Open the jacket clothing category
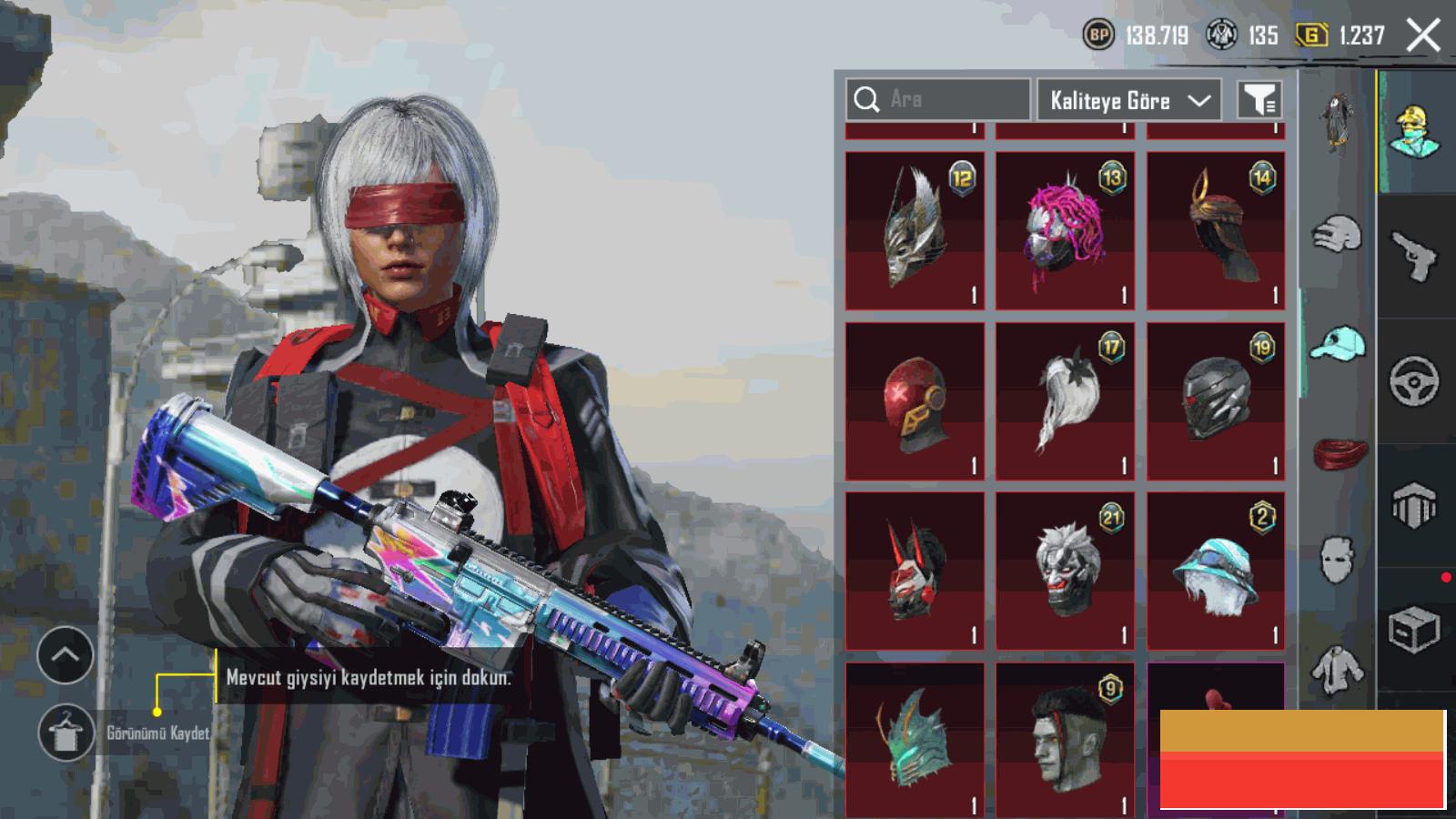Screen dimensions: 1456x819 (x=1338, y=671)
